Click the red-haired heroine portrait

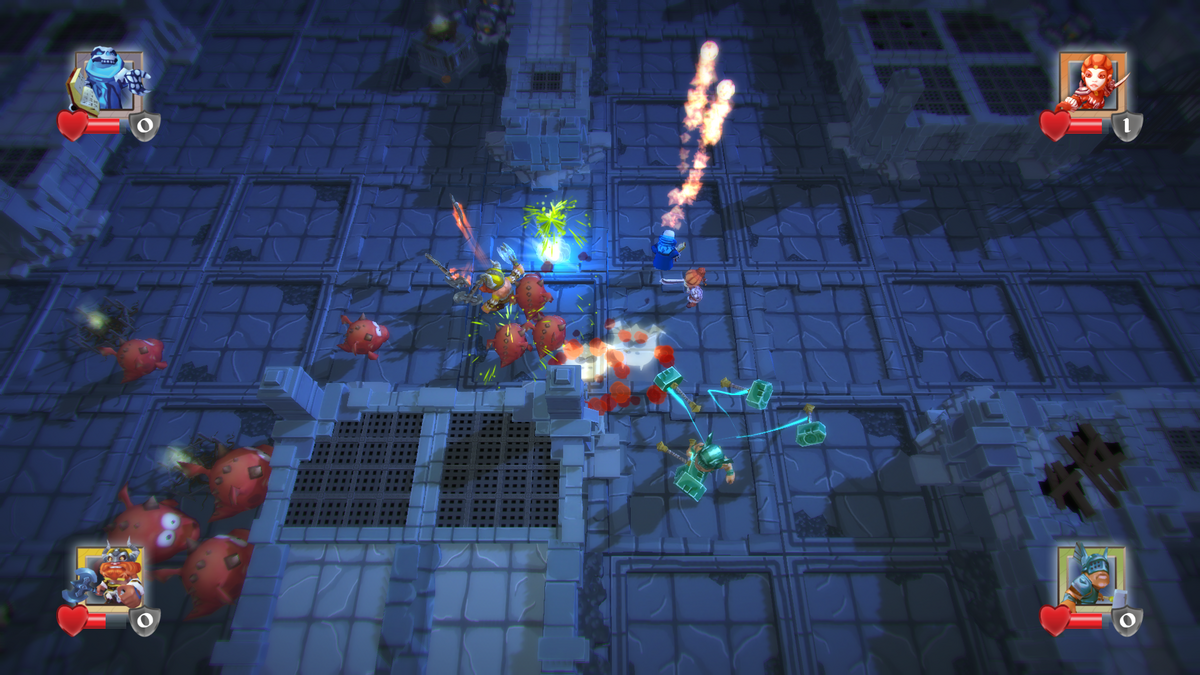pyautogui.click(x=1092, y=82)
